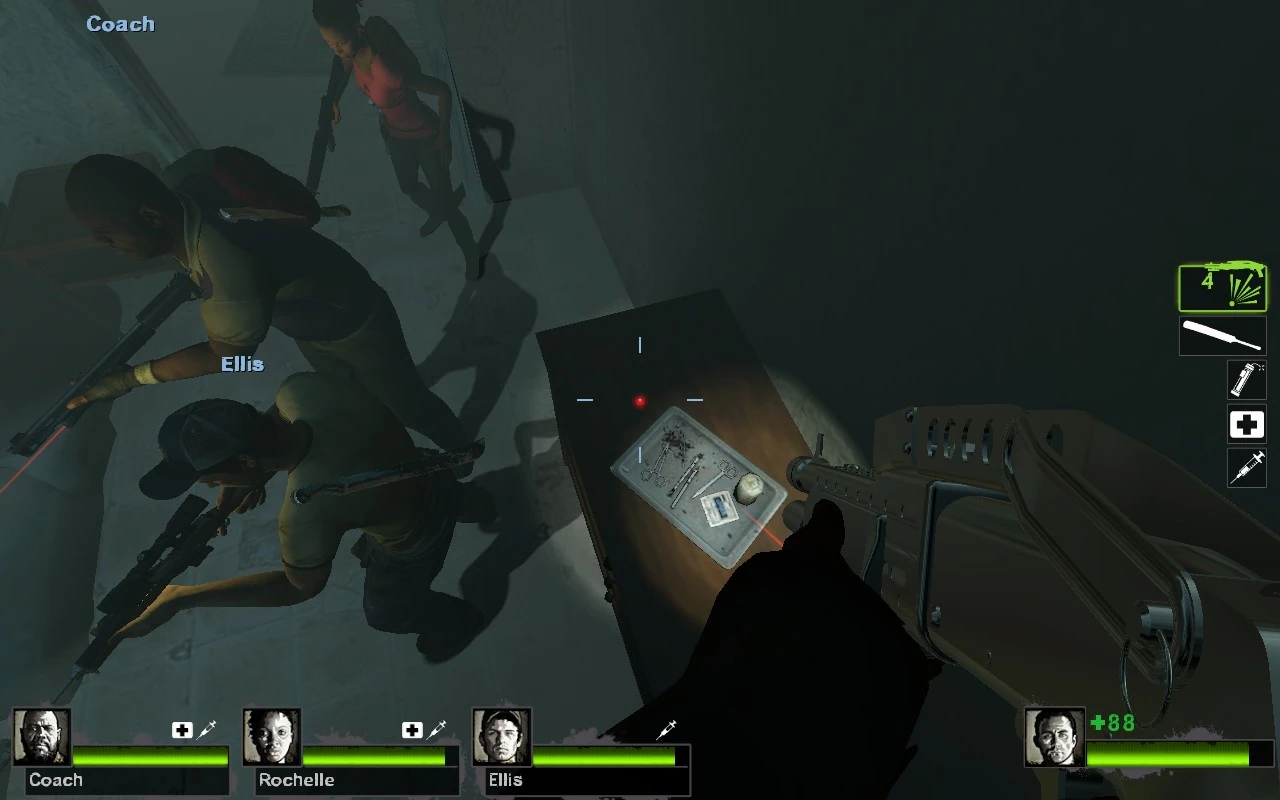Select Ellis's character portrait
The width and height of the screenshot is (1280, 800).
[501, 737]
